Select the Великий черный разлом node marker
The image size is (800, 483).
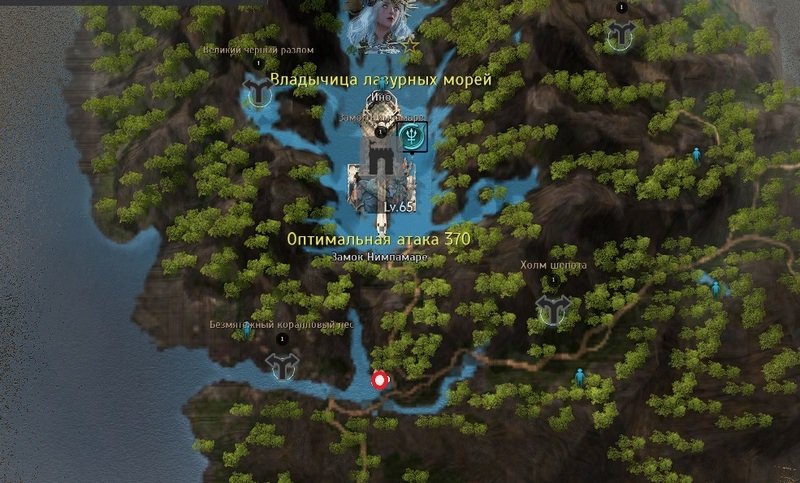(260, 93)
